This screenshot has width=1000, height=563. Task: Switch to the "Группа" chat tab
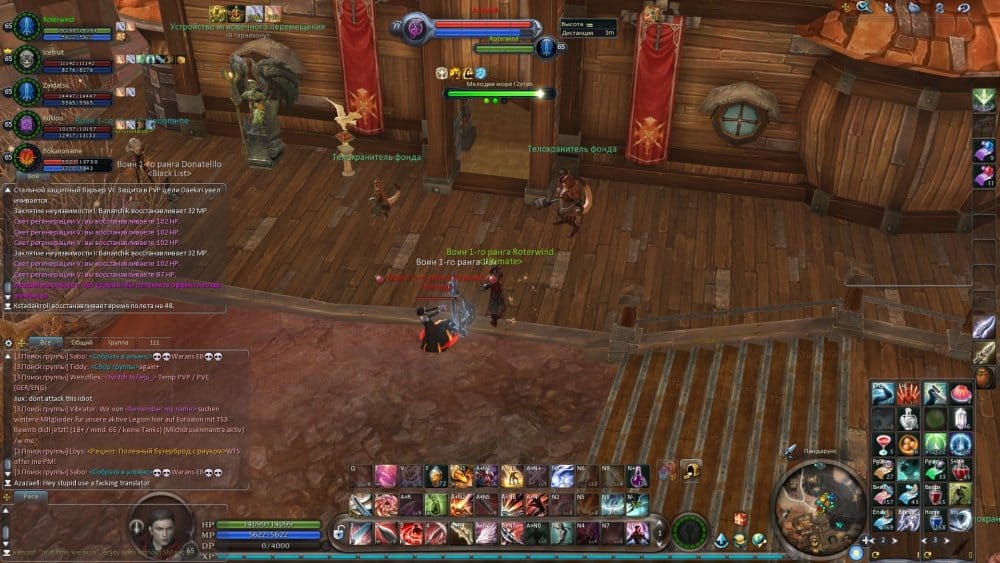coord(118,342)
